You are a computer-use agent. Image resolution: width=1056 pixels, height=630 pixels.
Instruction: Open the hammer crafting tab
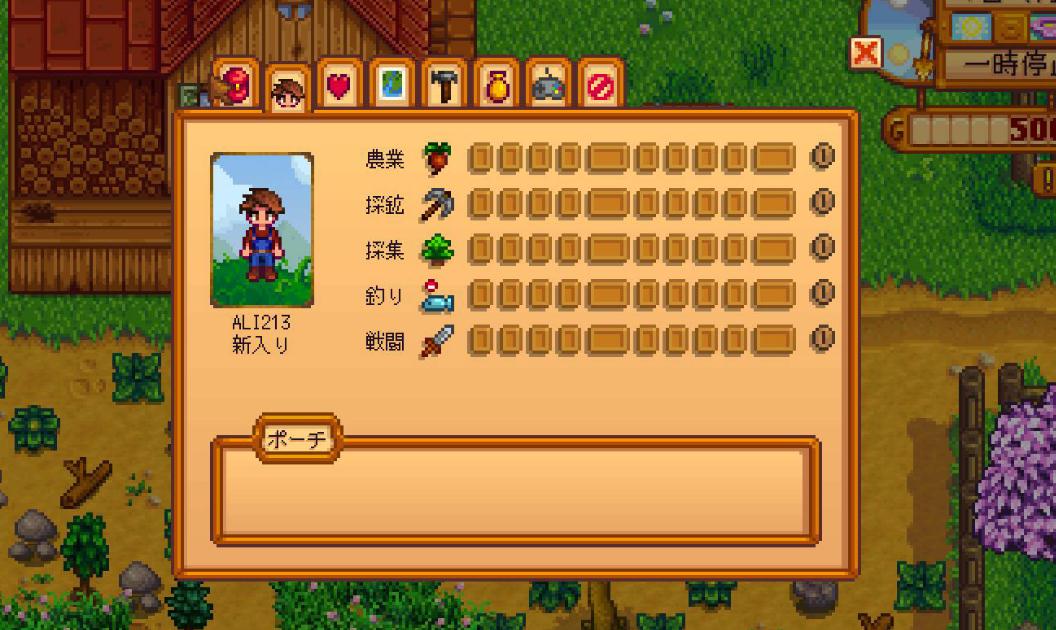pos(443,86)
